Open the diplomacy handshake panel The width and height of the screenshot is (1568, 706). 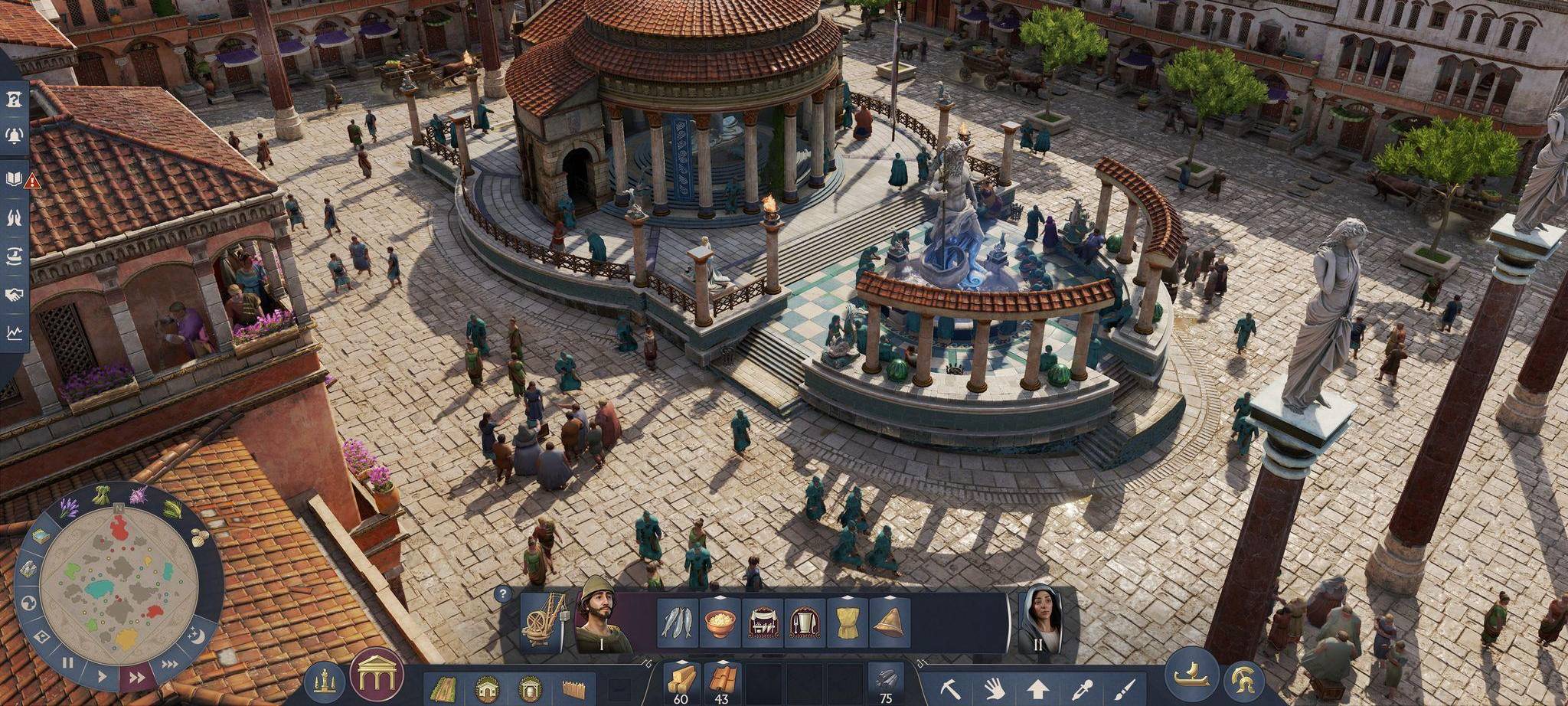coord(14,293)
